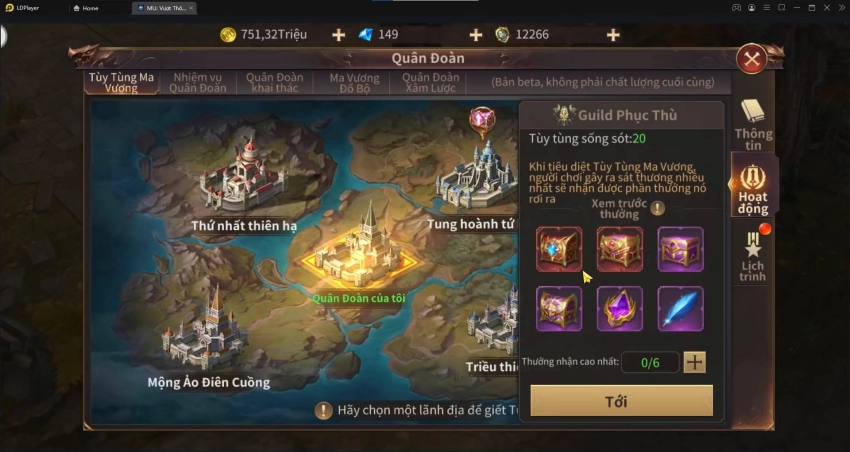
Task: Open the Quân Đoàn Xâm Lược tab
Action: tap(431, 82)
